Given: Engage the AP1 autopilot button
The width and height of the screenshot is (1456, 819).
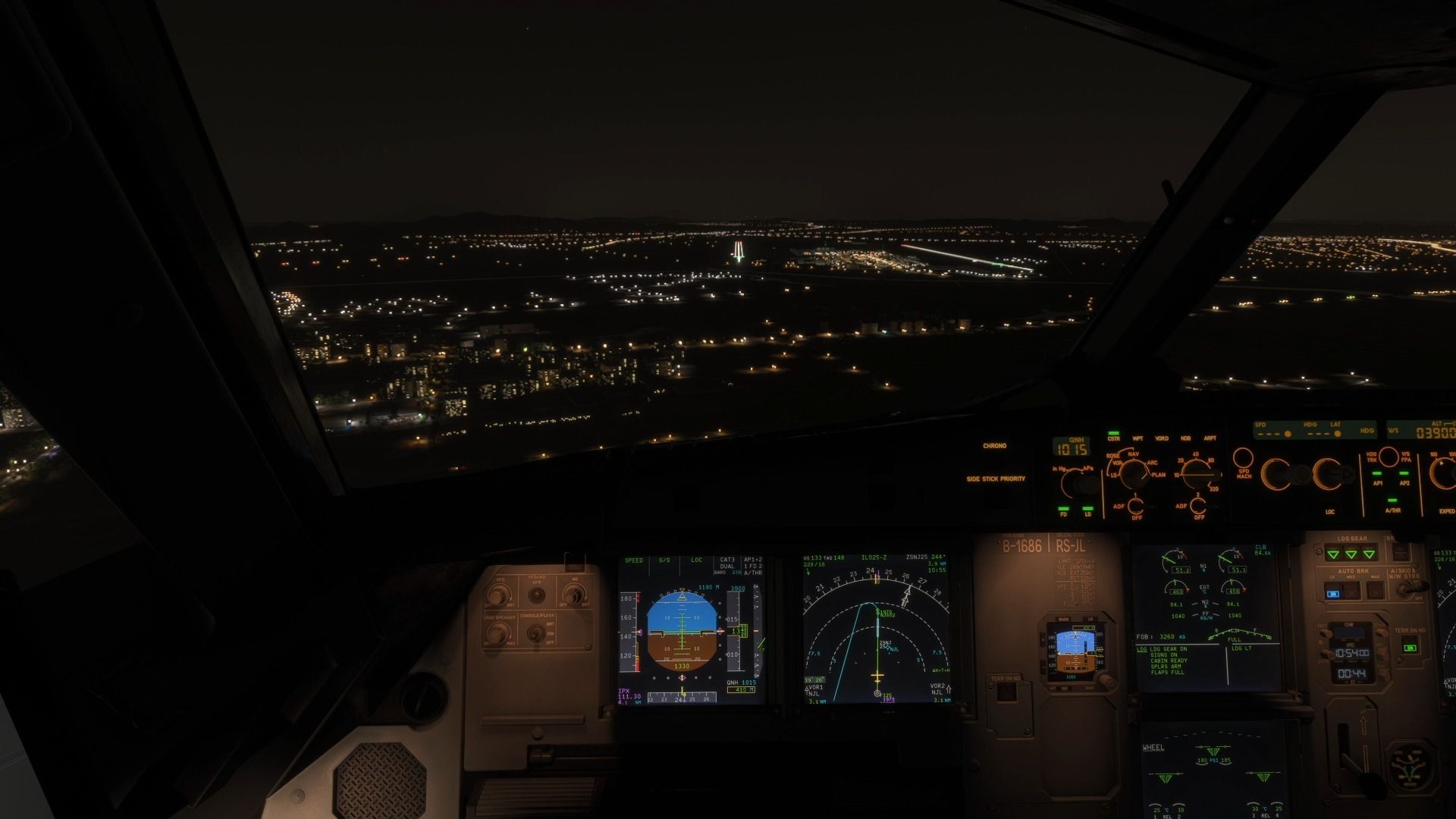Looking at the screenshot, I should (x=1378, y=476).
